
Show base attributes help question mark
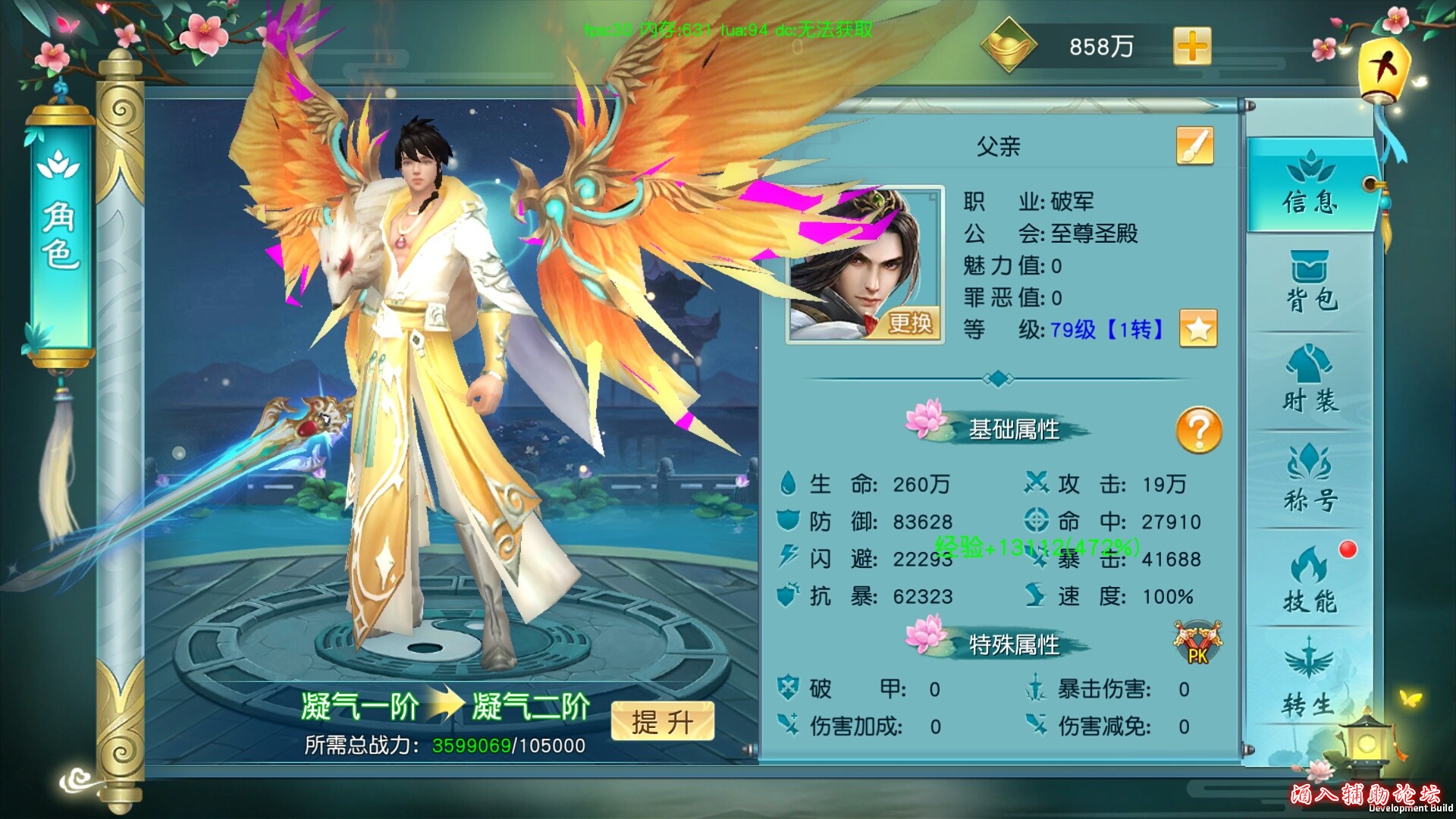[1199, 430]
